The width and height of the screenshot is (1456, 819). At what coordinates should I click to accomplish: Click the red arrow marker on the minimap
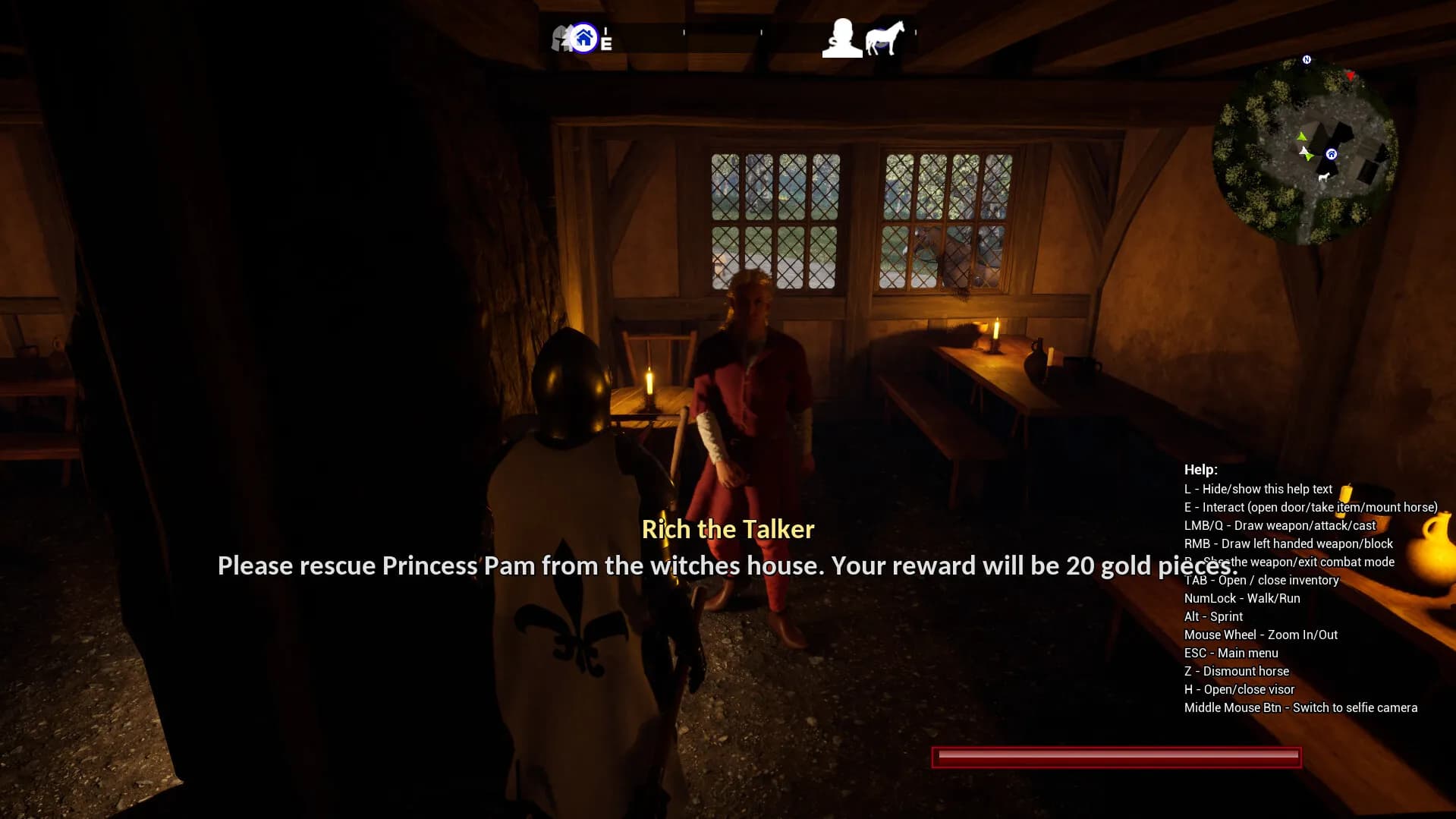pyautogui.click(x=1351, y=76)
